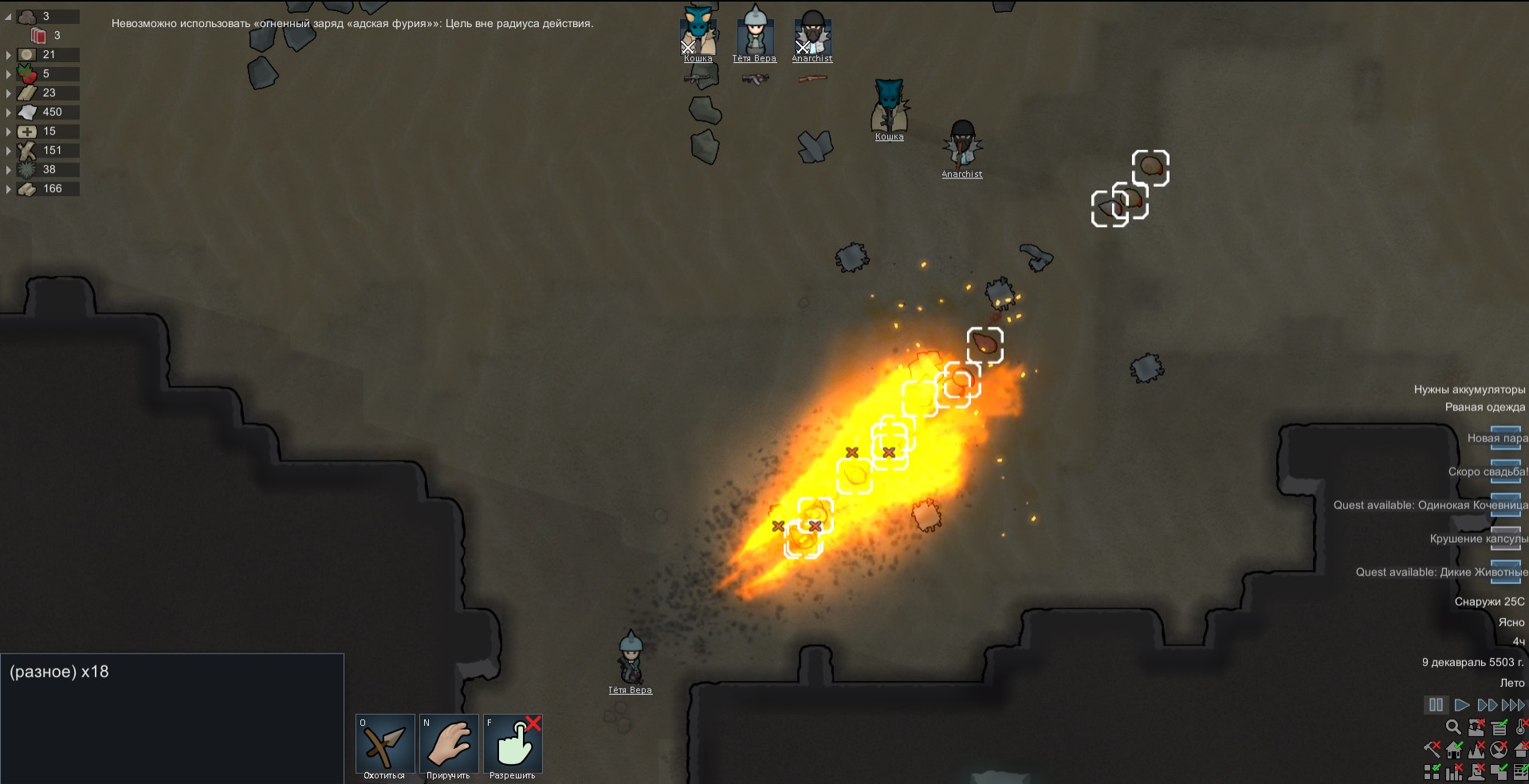
Task: Order hunting with the Охотиться button
Action: (384, 744)
